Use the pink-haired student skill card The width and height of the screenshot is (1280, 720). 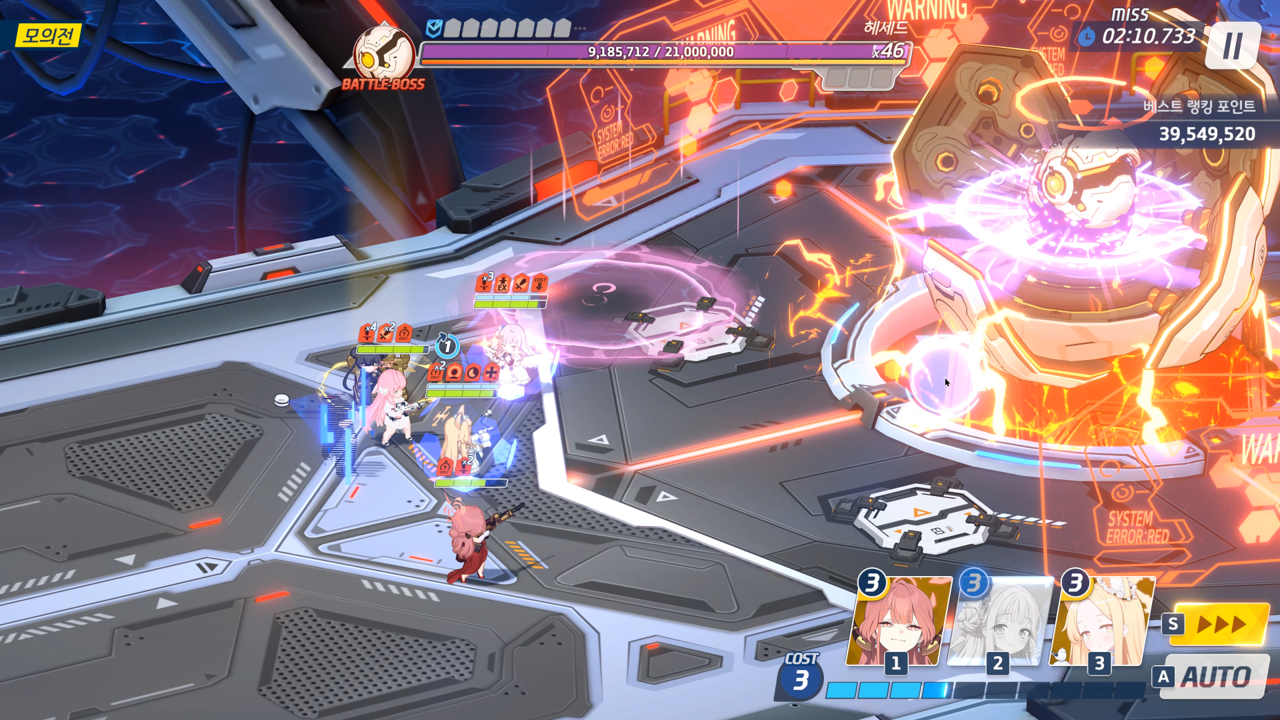coord(897,622)
